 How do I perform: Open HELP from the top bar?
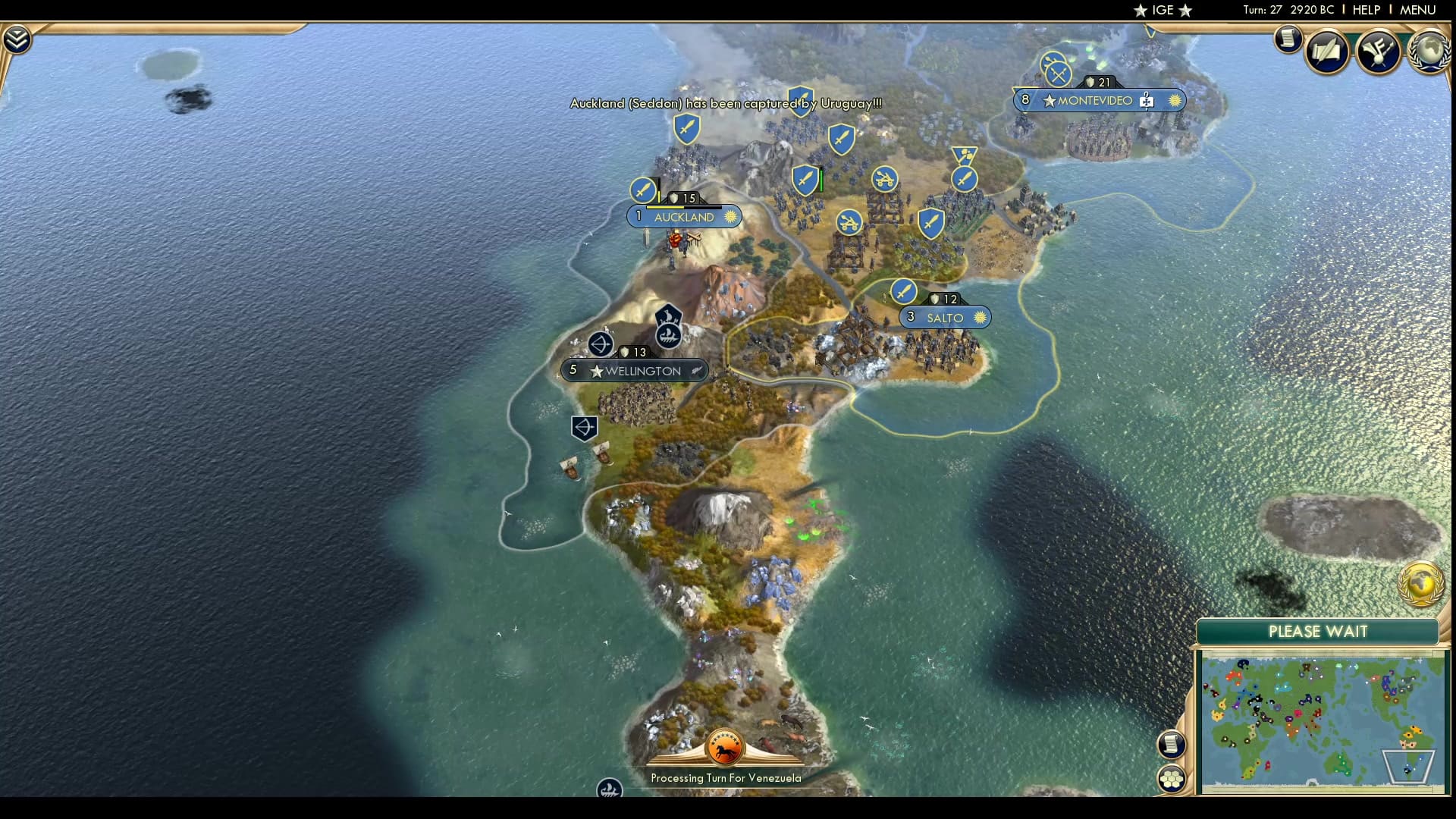[1366, 10]
